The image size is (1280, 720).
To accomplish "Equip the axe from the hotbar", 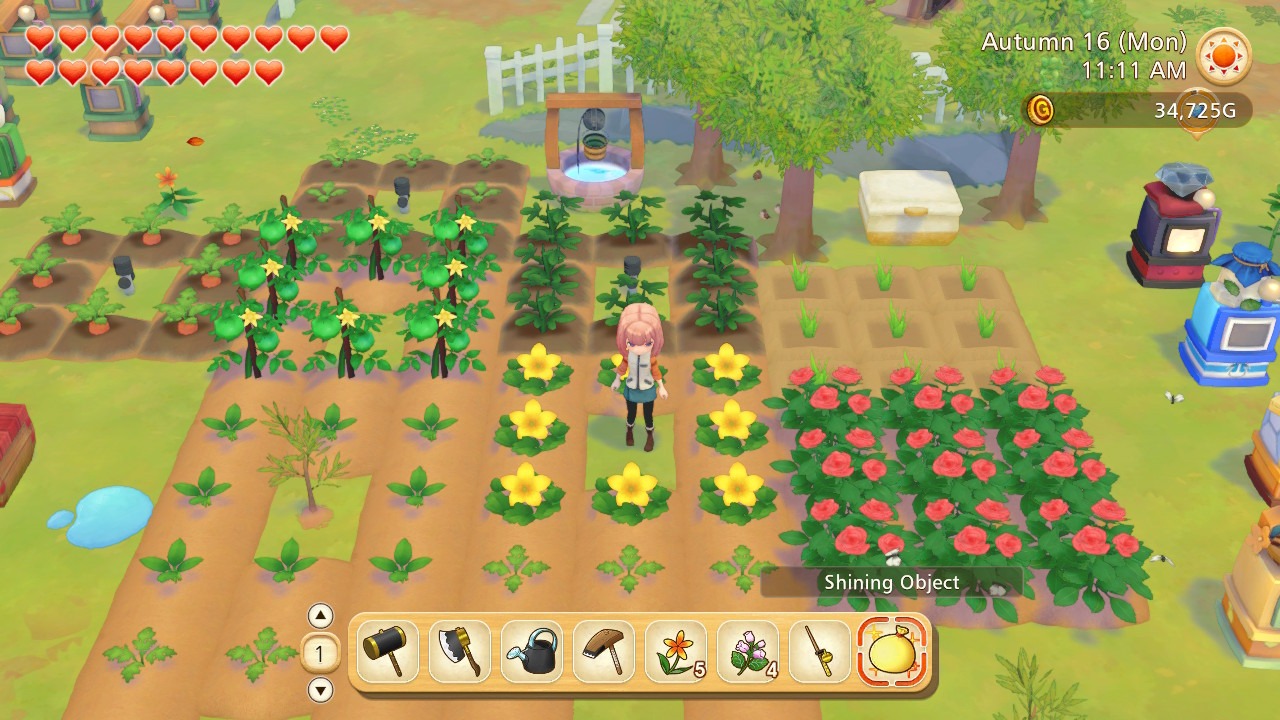I will (x=460, y=652).
